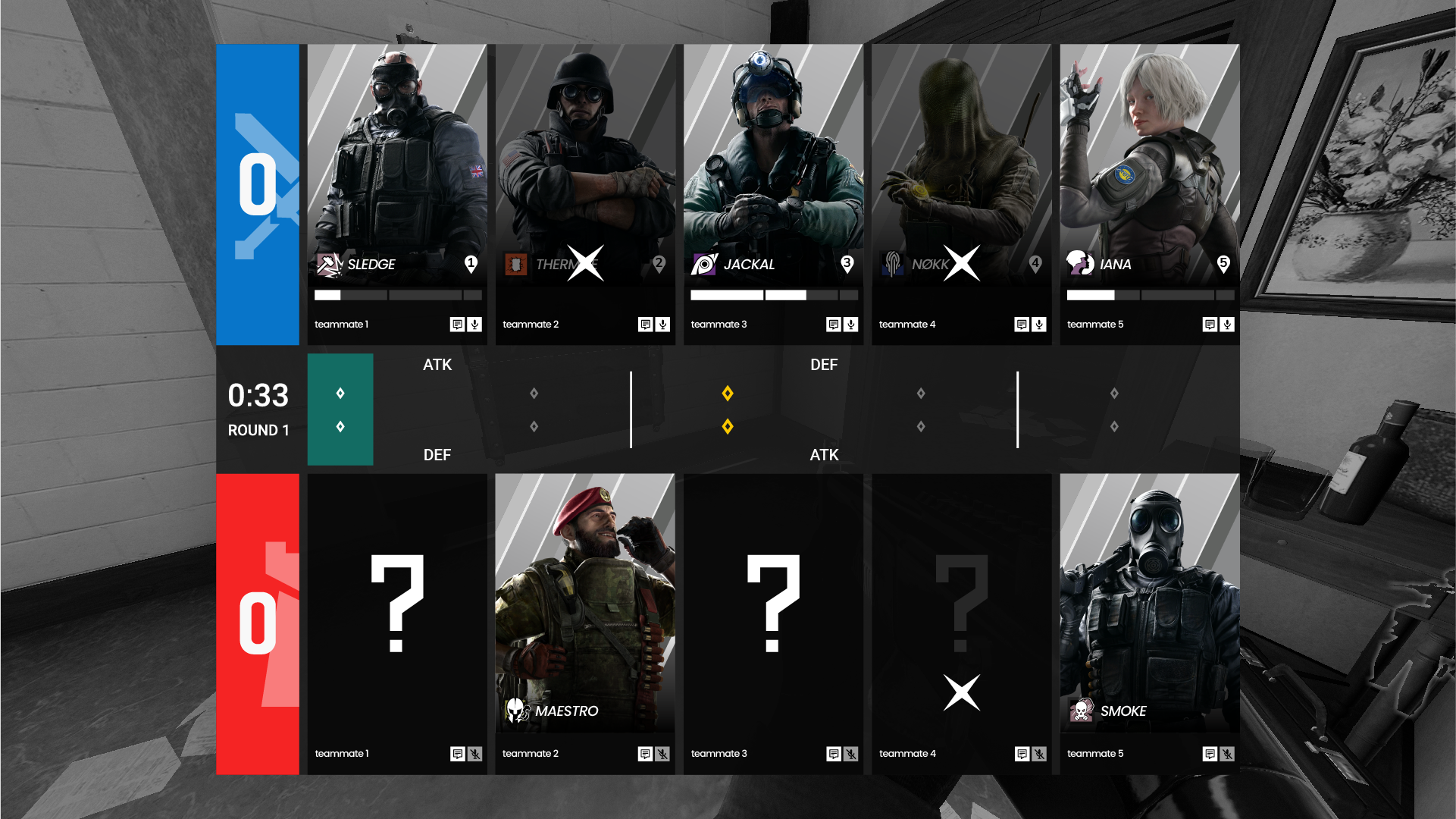Screen dimensions: 1456x819
Task: Click Nøkk's operator badge icon
Action: pos(893,263)
